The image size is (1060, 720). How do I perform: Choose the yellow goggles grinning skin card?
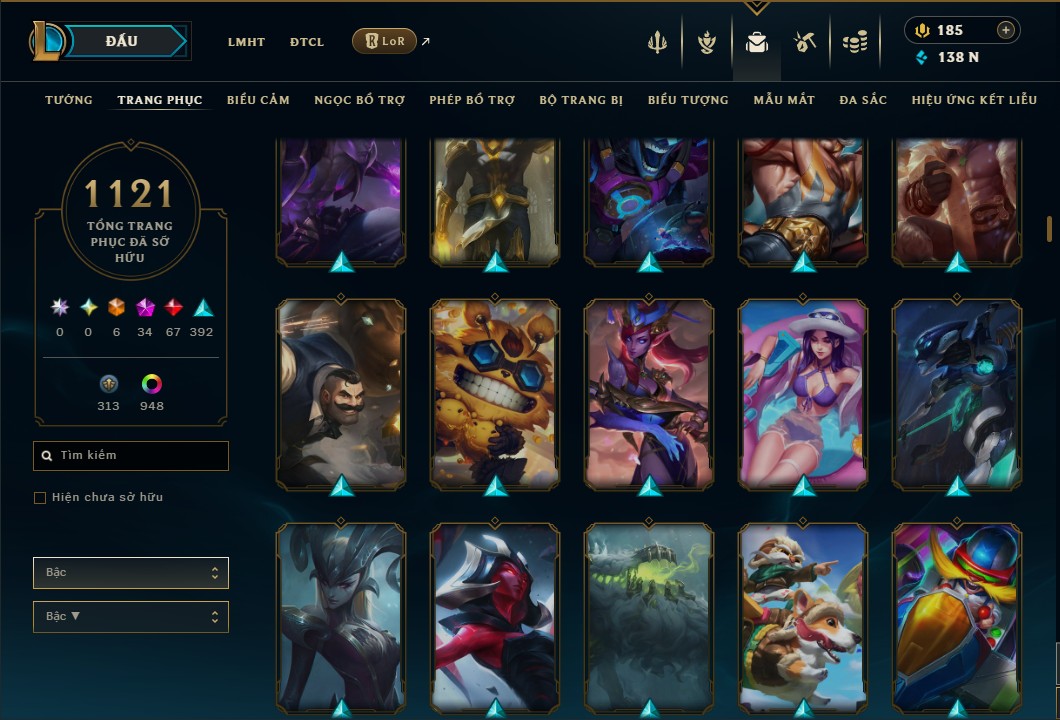(x=495, y=392)
